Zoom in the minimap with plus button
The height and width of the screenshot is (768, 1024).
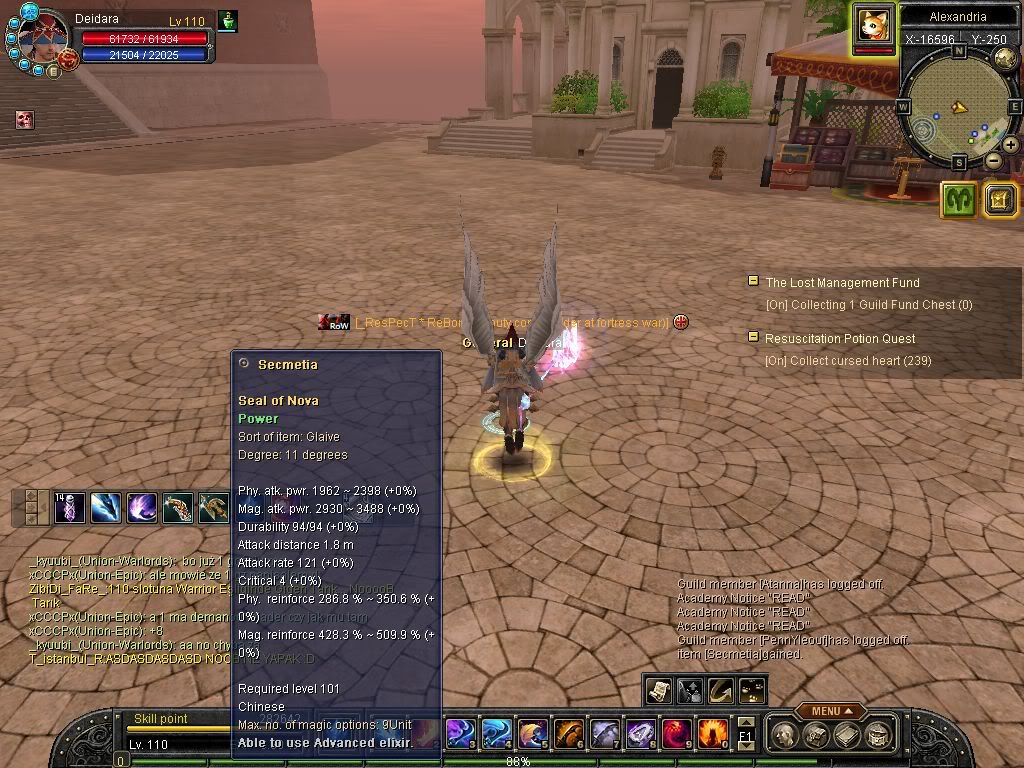click(x=1011, y=145)
